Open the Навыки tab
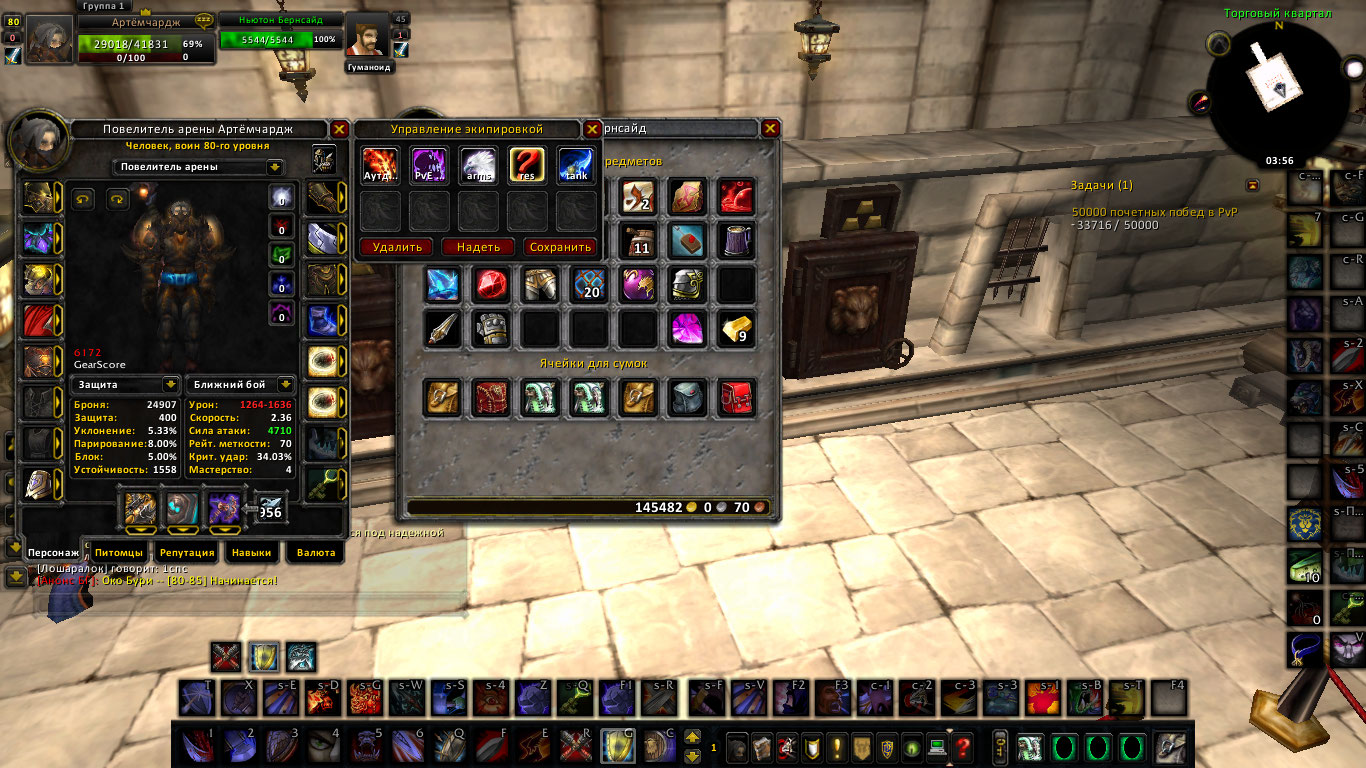The height and width of the screenshot is (768, 1366). pyautogui.click(x=251, y=552)
